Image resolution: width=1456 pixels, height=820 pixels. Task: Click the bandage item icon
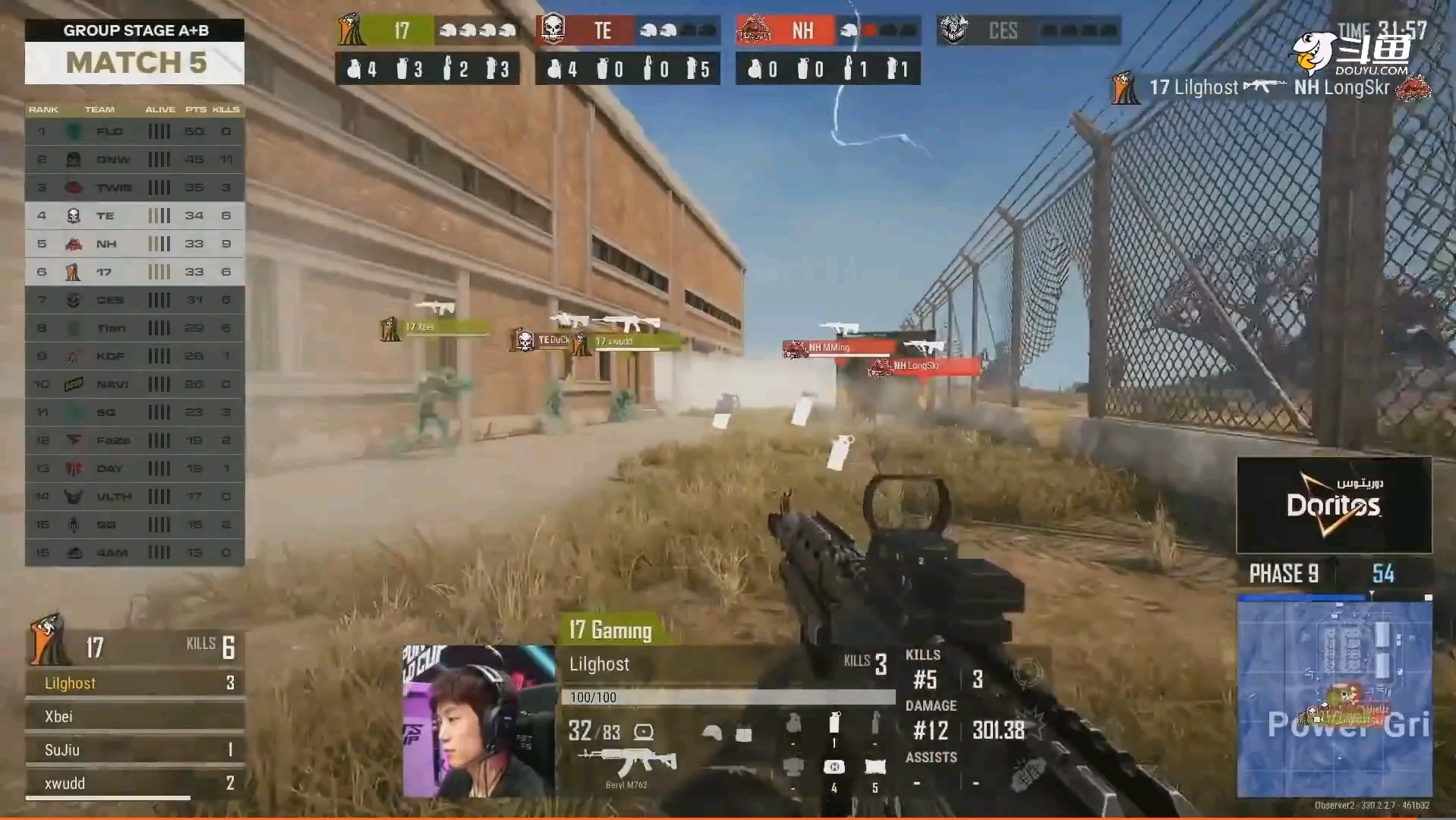pos(875,767)
